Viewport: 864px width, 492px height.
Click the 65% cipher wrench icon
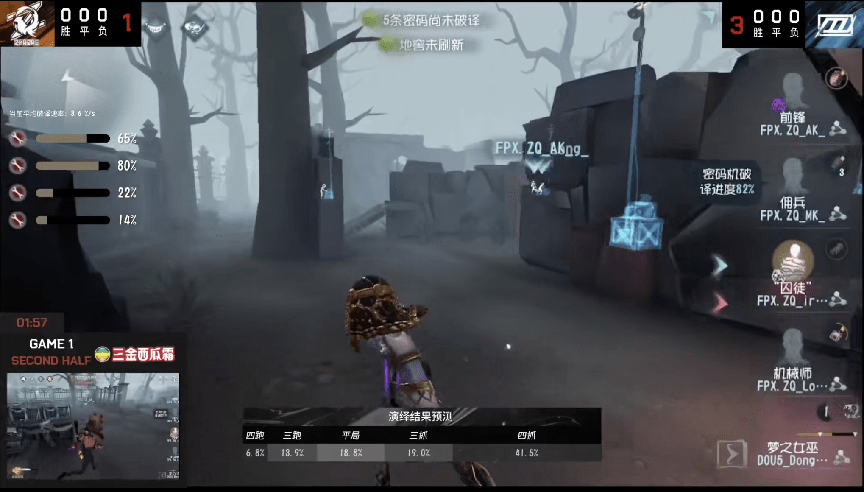(x=17, y=138)
